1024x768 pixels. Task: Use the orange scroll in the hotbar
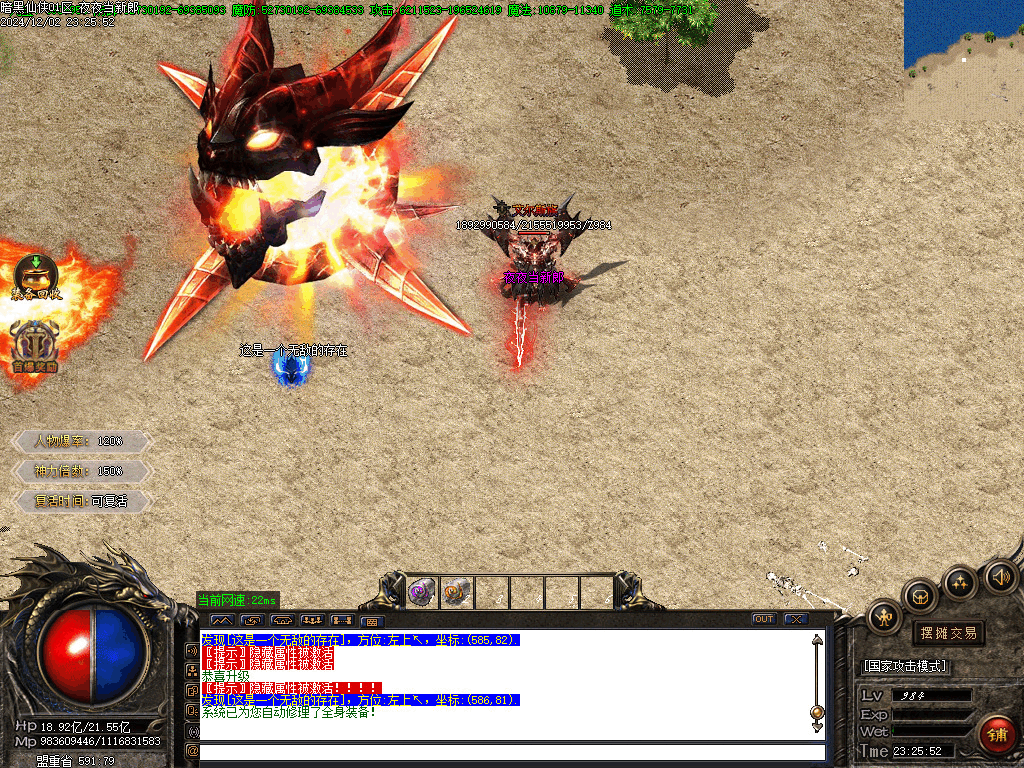tap(457, 592)
